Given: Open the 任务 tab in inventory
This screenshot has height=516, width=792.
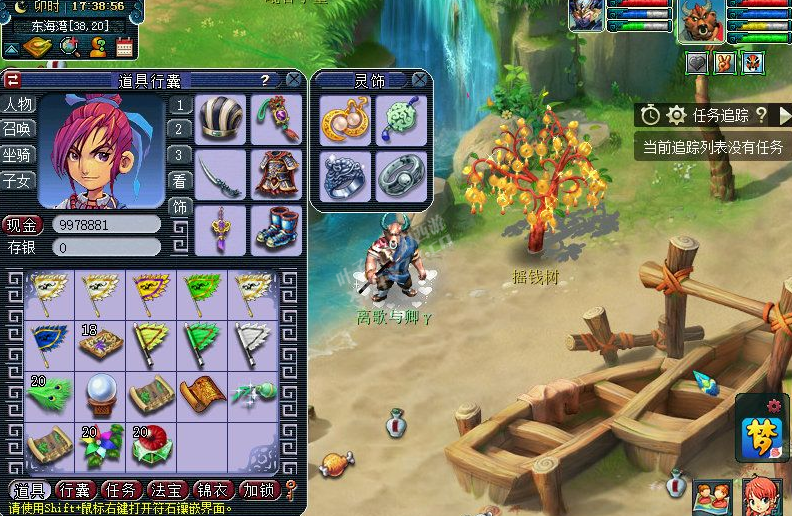Looking at the screenshot, I should point(122,490).
